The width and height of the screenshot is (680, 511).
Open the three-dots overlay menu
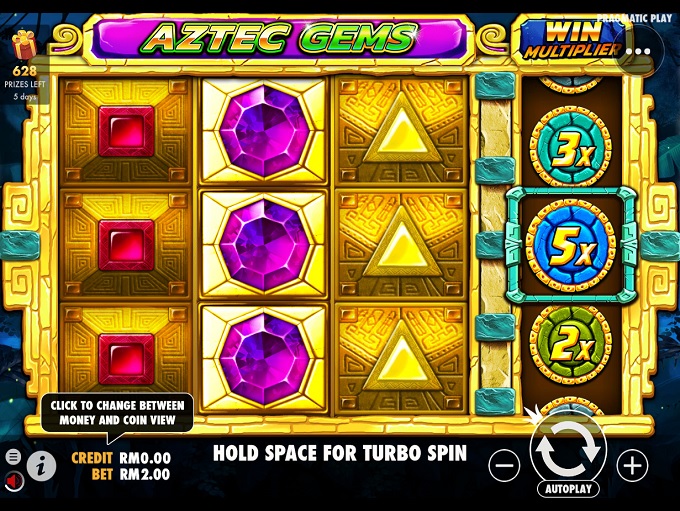tap(638, 49)
